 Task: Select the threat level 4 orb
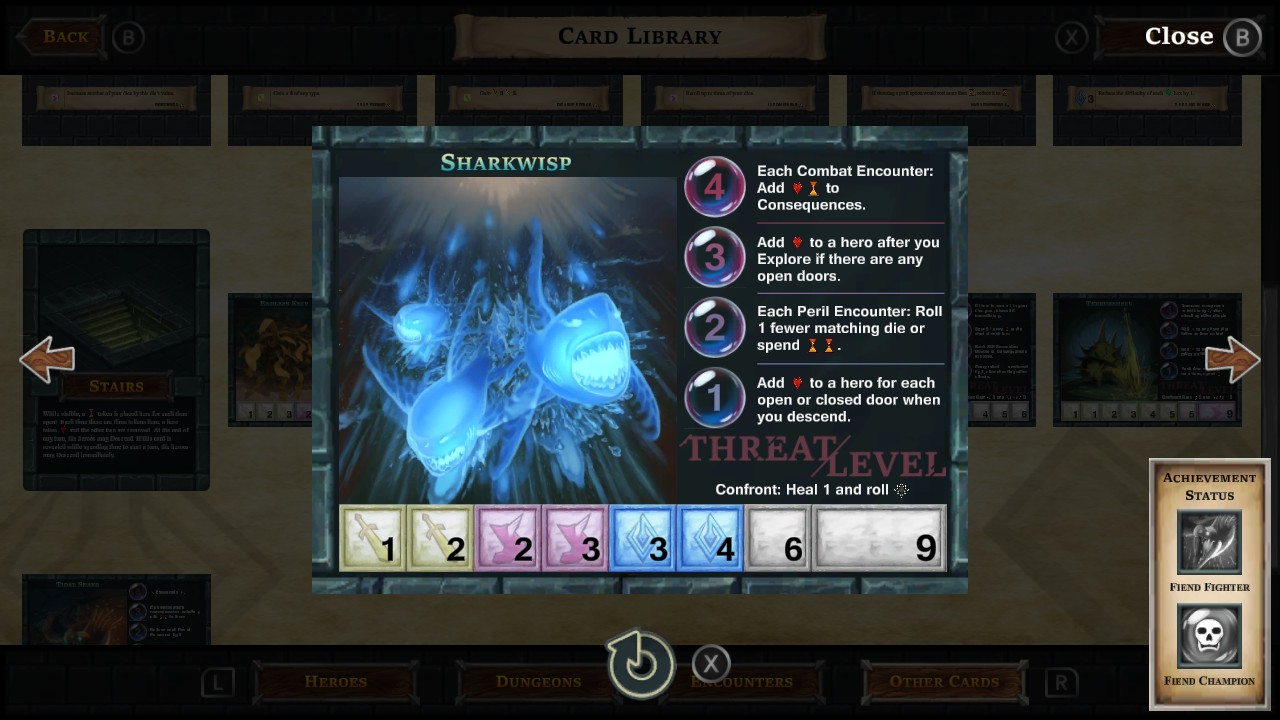click(x=714, y=186)
